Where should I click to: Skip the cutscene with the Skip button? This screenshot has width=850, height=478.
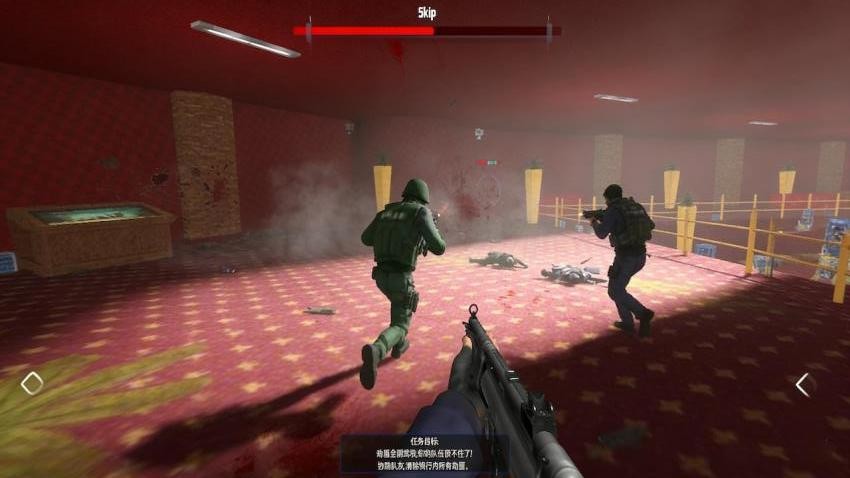pyautogui.click(x=426, y=13)
